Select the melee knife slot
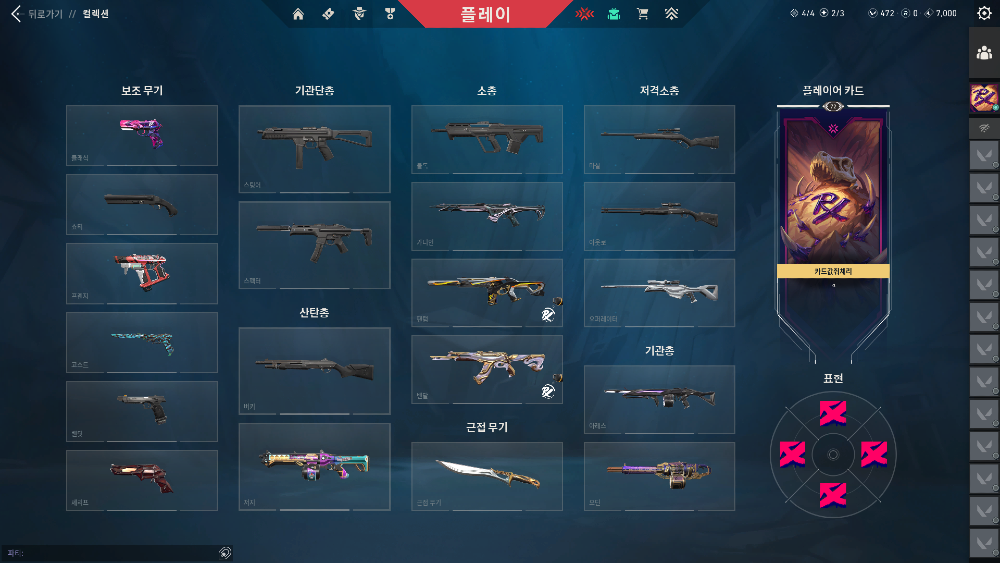The image size is (1000, 563). [487, 476]
